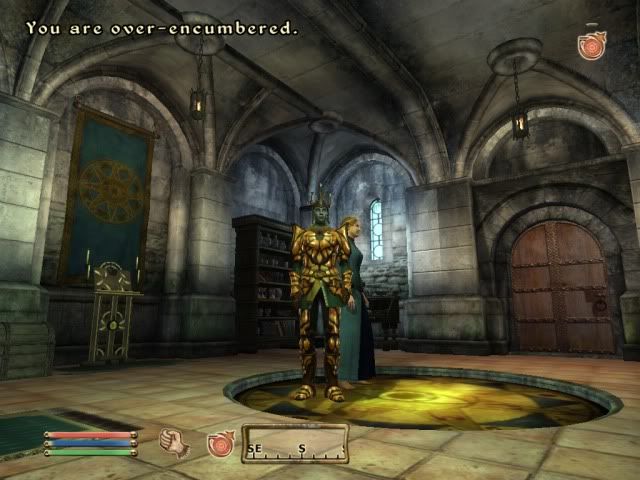Image resolution: width=640 pixels, height=480 pixels.
Task: Click the fist weapon icon
Action: click(175, 442)
